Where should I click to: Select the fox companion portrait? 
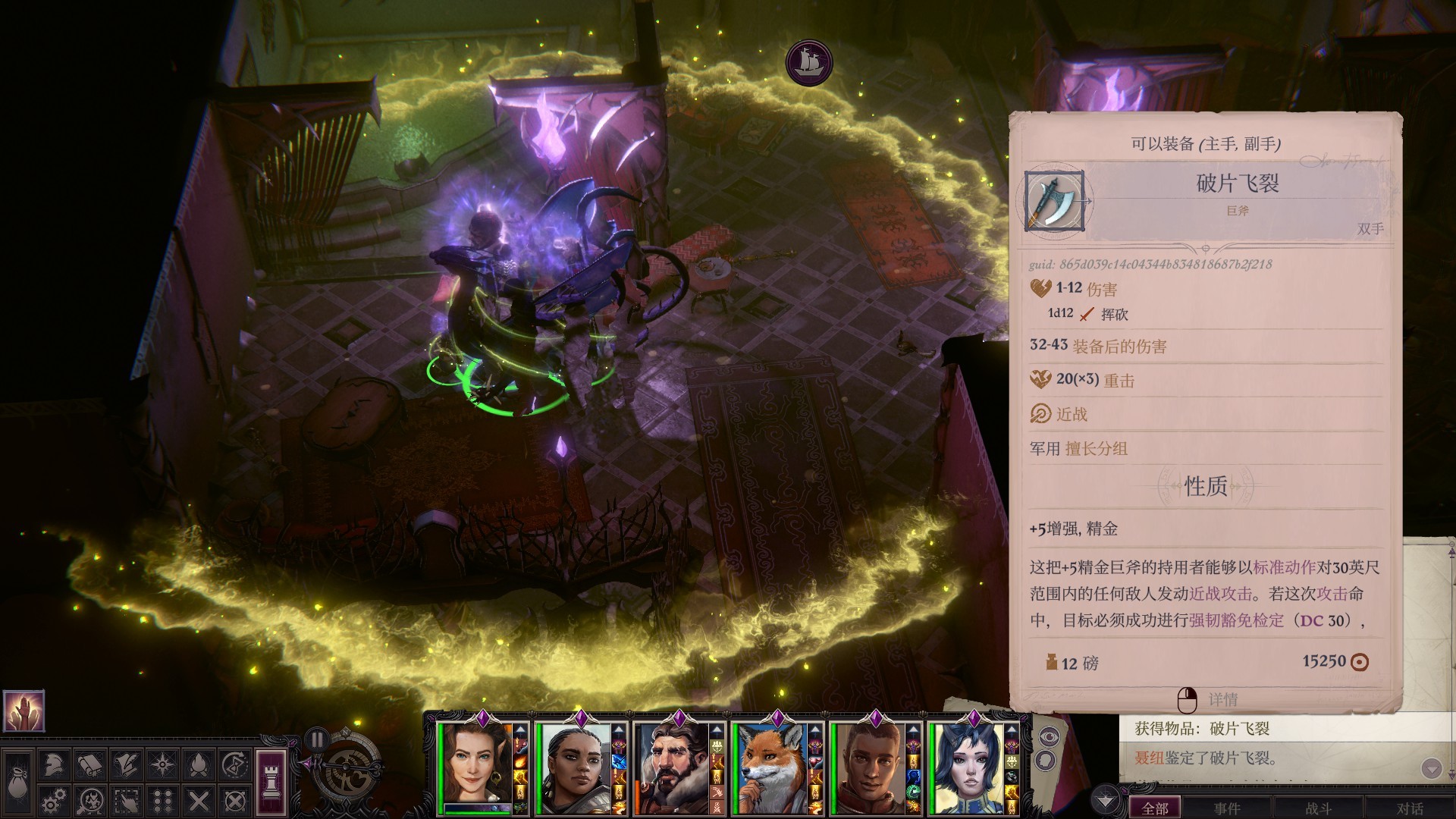pos(769,768)
